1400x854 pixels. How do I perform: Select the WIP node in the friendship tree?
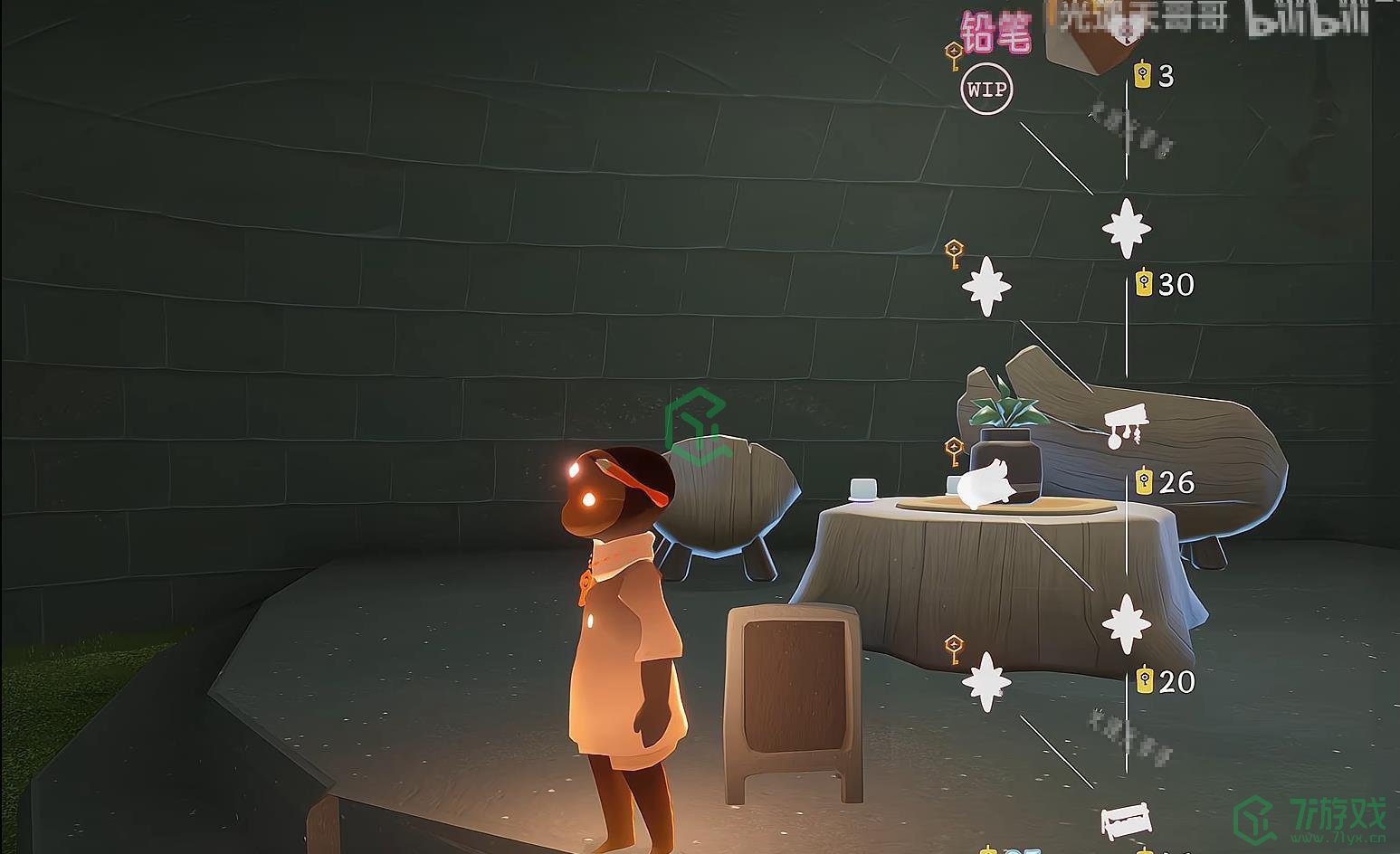(986, 90)
